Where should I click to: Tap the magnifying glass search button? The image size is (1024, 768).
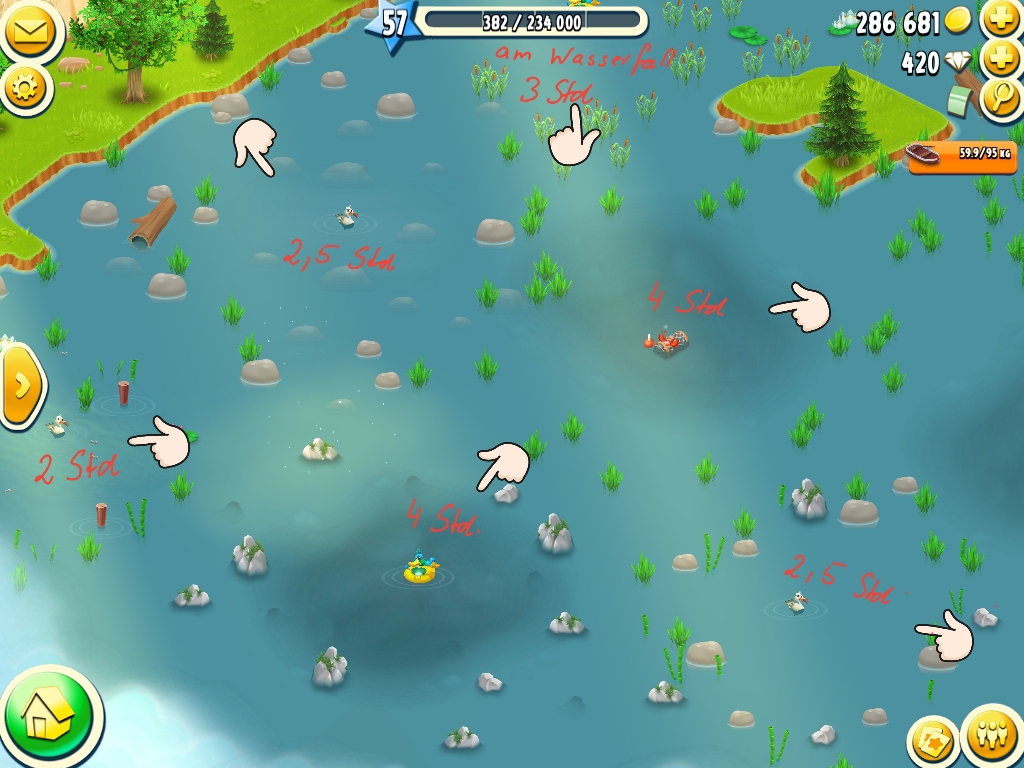pos(1001,98)
